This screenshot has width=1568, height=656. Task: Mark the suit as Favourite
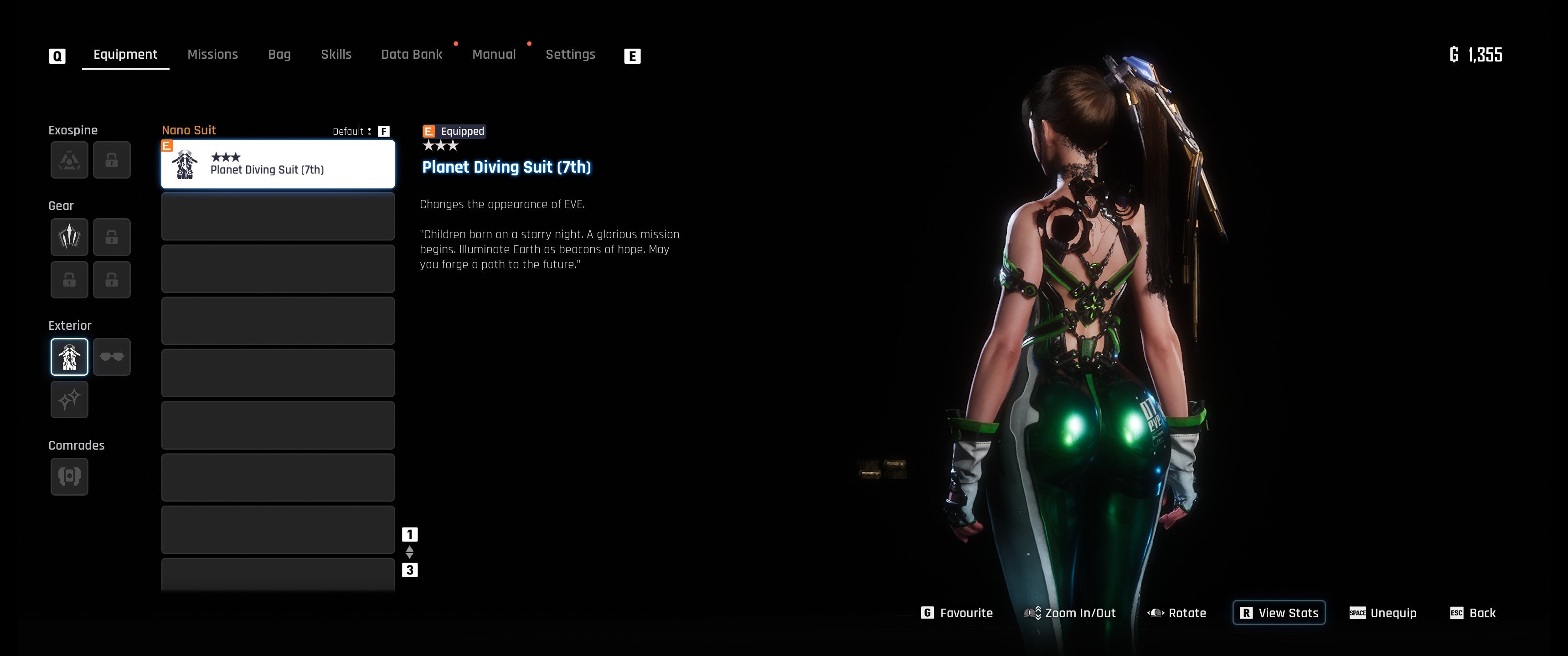[958, 613]
